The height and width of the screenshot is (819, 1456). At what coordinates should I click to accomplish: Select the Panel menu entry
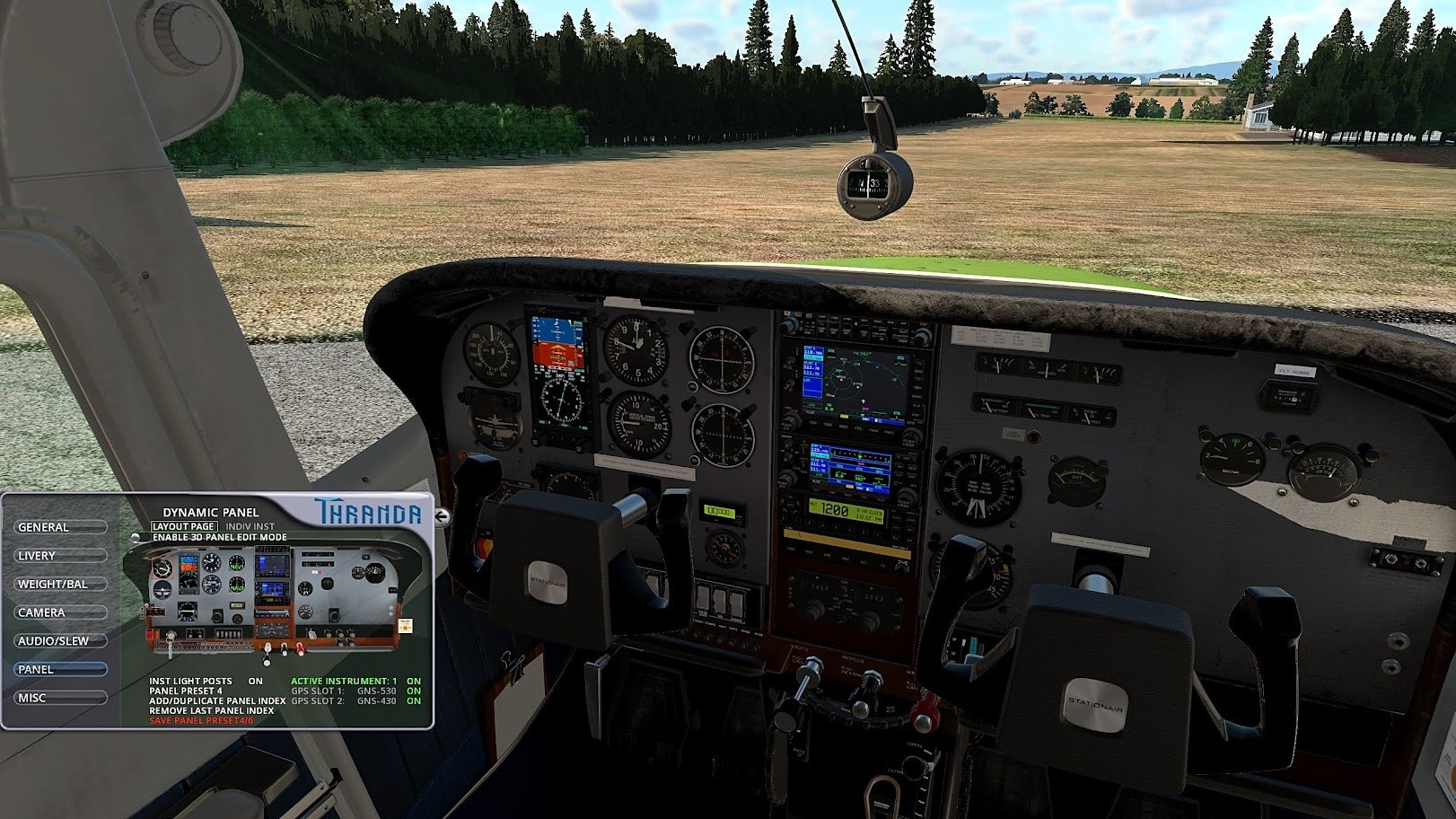(61, 669)
